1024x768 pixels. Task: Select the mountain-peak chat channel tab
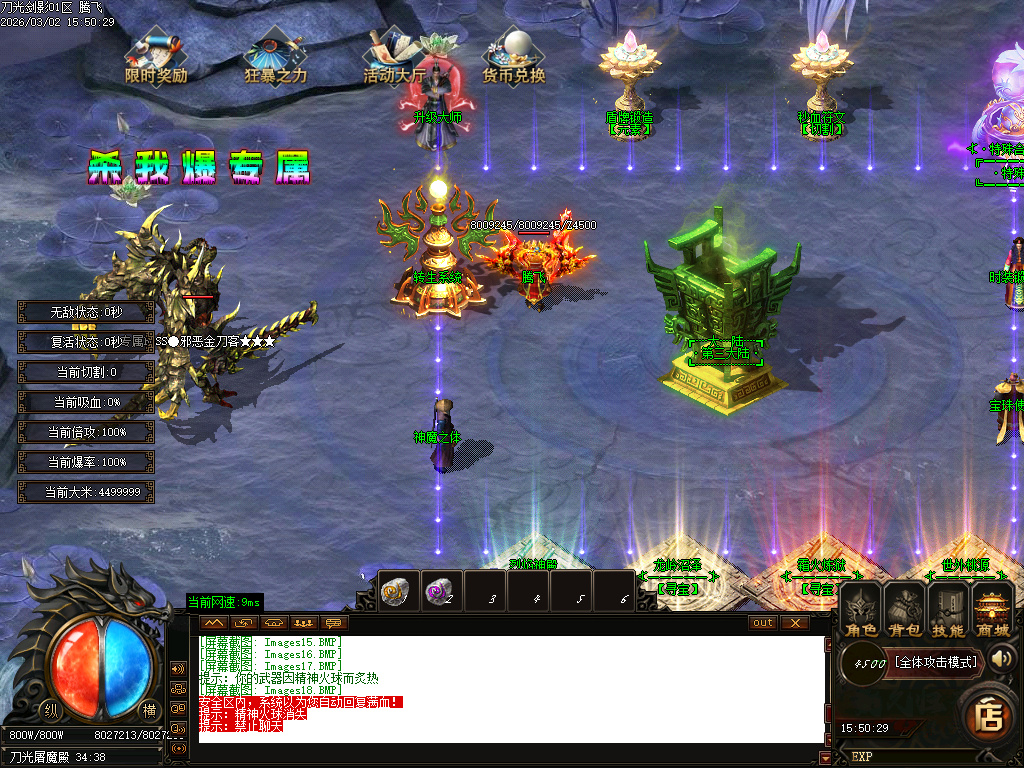coord(214,622)
